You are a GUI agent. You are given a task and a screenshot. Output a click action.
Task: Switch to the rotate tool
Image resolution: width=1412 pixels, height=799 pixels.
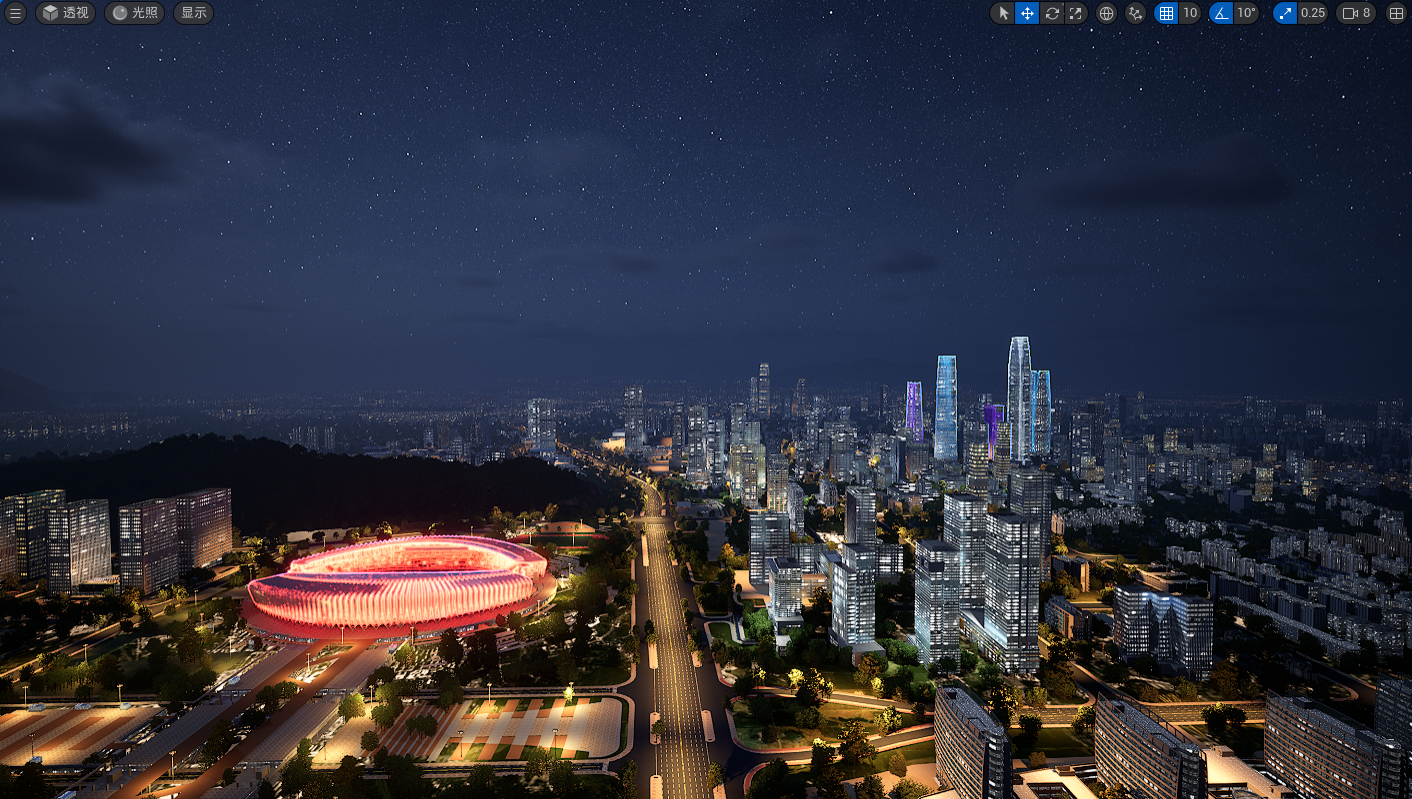(x=1052, y=13)
